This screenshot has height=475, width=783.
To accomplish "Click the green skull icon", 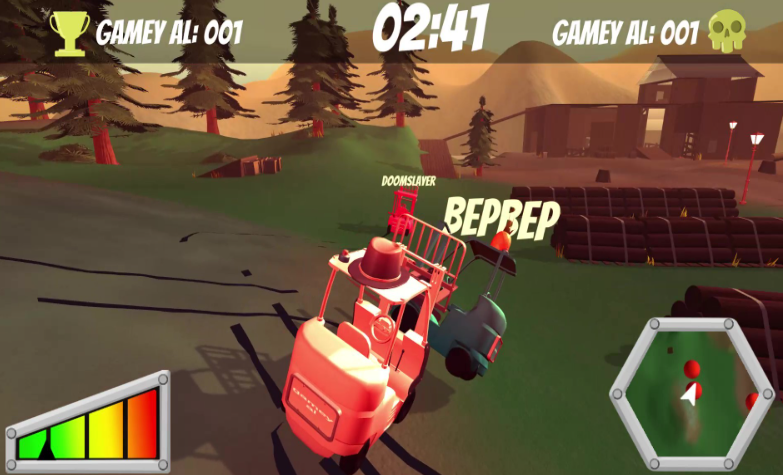I will (x=727, y=33).
